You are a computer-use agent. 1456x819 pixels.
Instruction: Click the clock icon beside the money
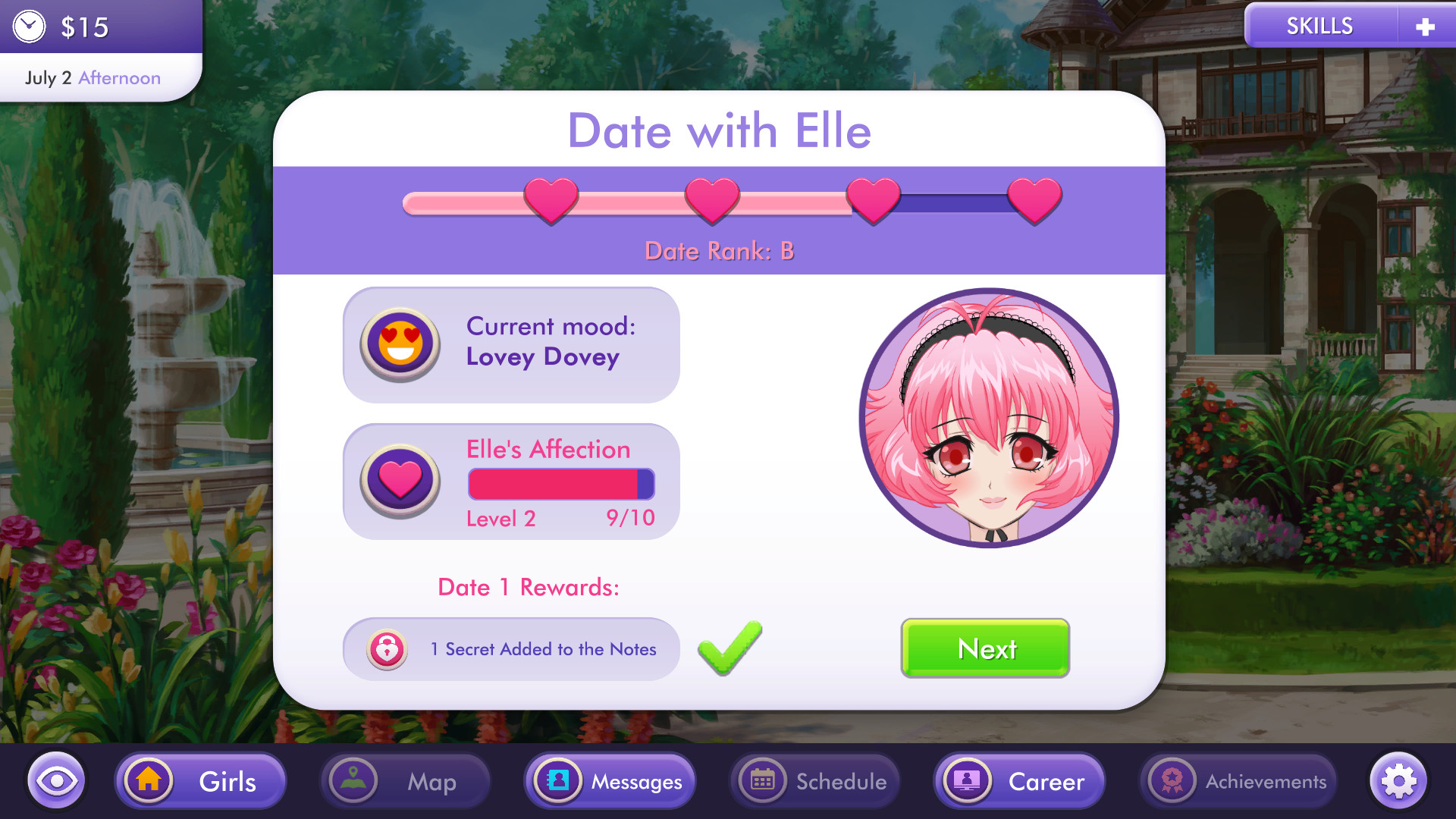pos(29,26)
